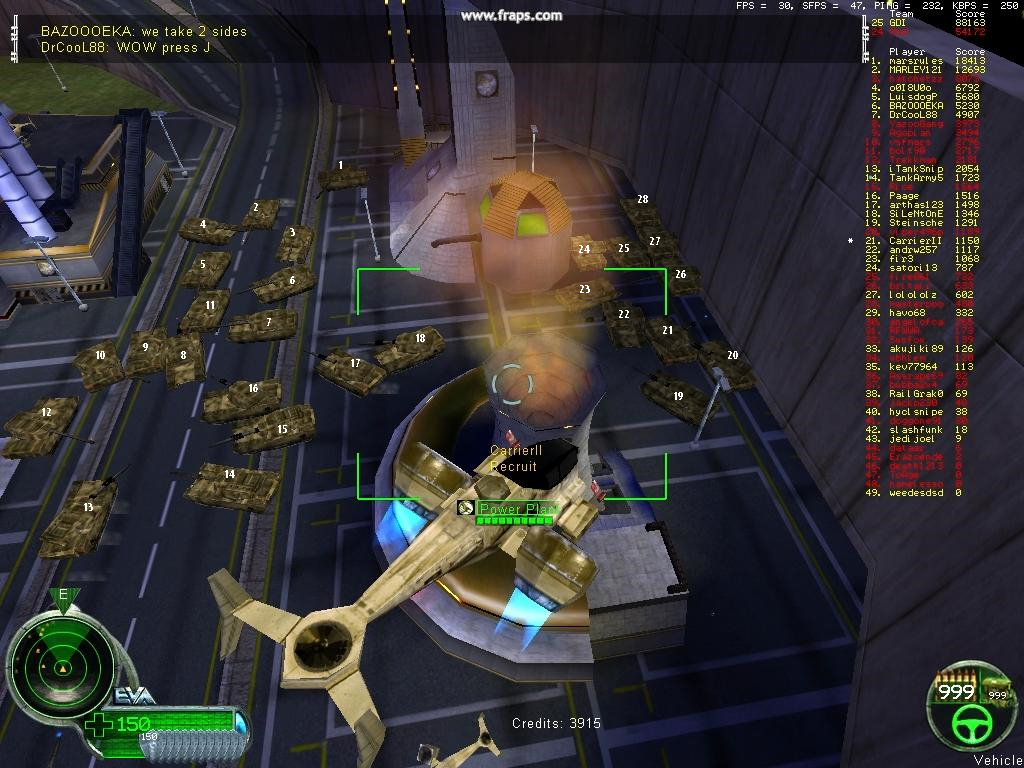1024x768 pixels.
Task: Select player RailGrak0 in the scoreboard
Action: pos(915,394)
